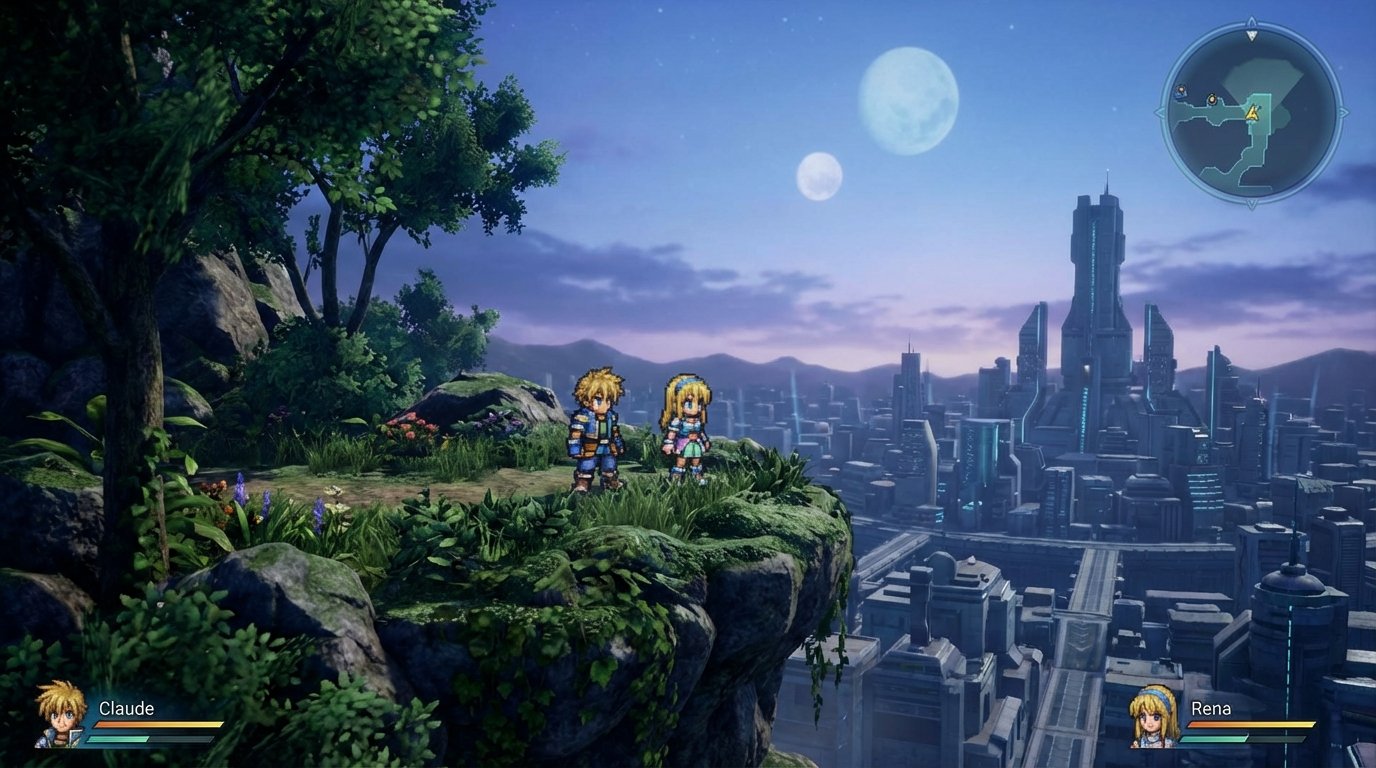1376x768 pixels.
Task: Click the north arrow of the minimap ring
Action: (1252, 19)
